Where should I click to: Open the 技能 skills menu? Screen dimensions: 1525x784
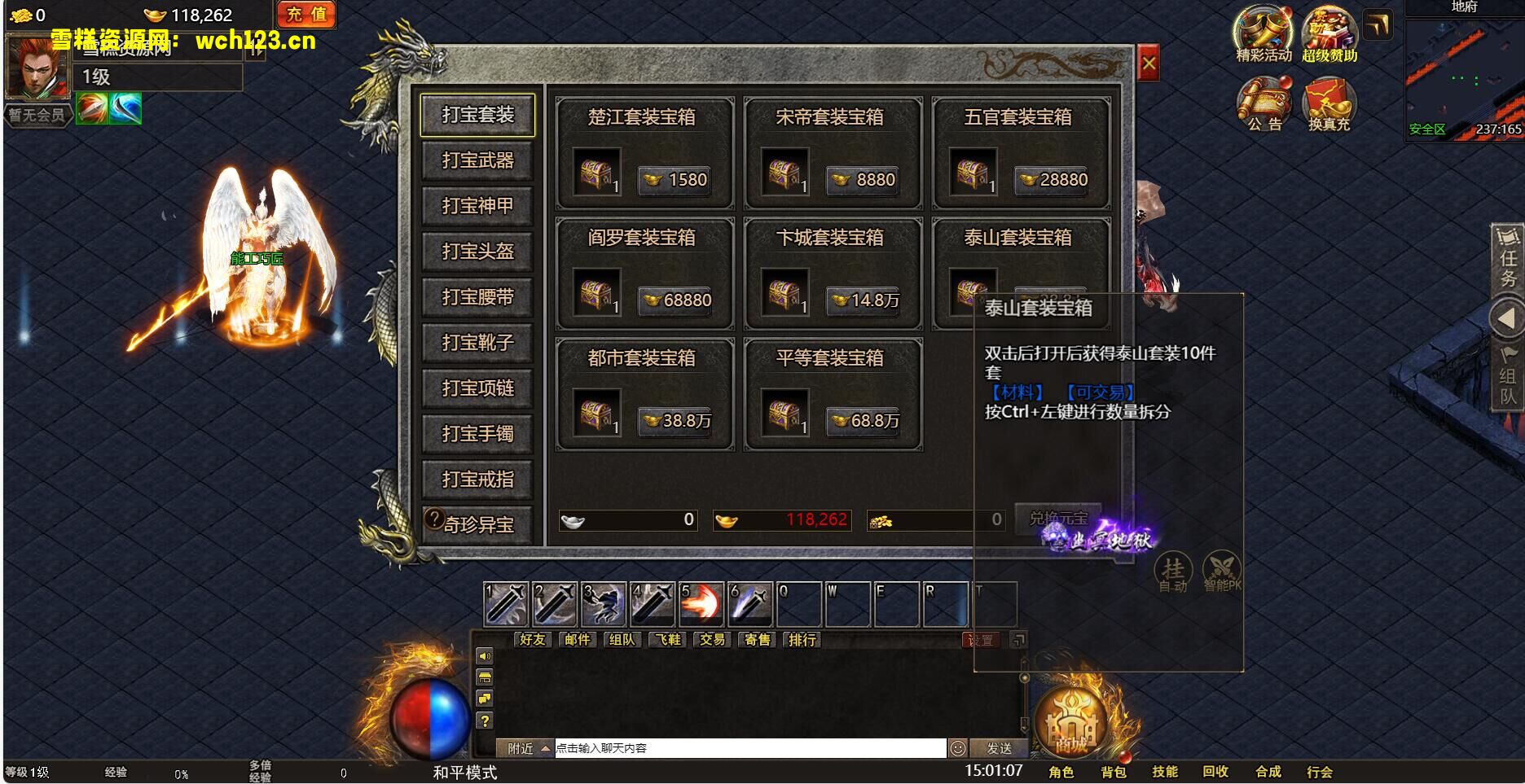click(x=1164, y=772)
